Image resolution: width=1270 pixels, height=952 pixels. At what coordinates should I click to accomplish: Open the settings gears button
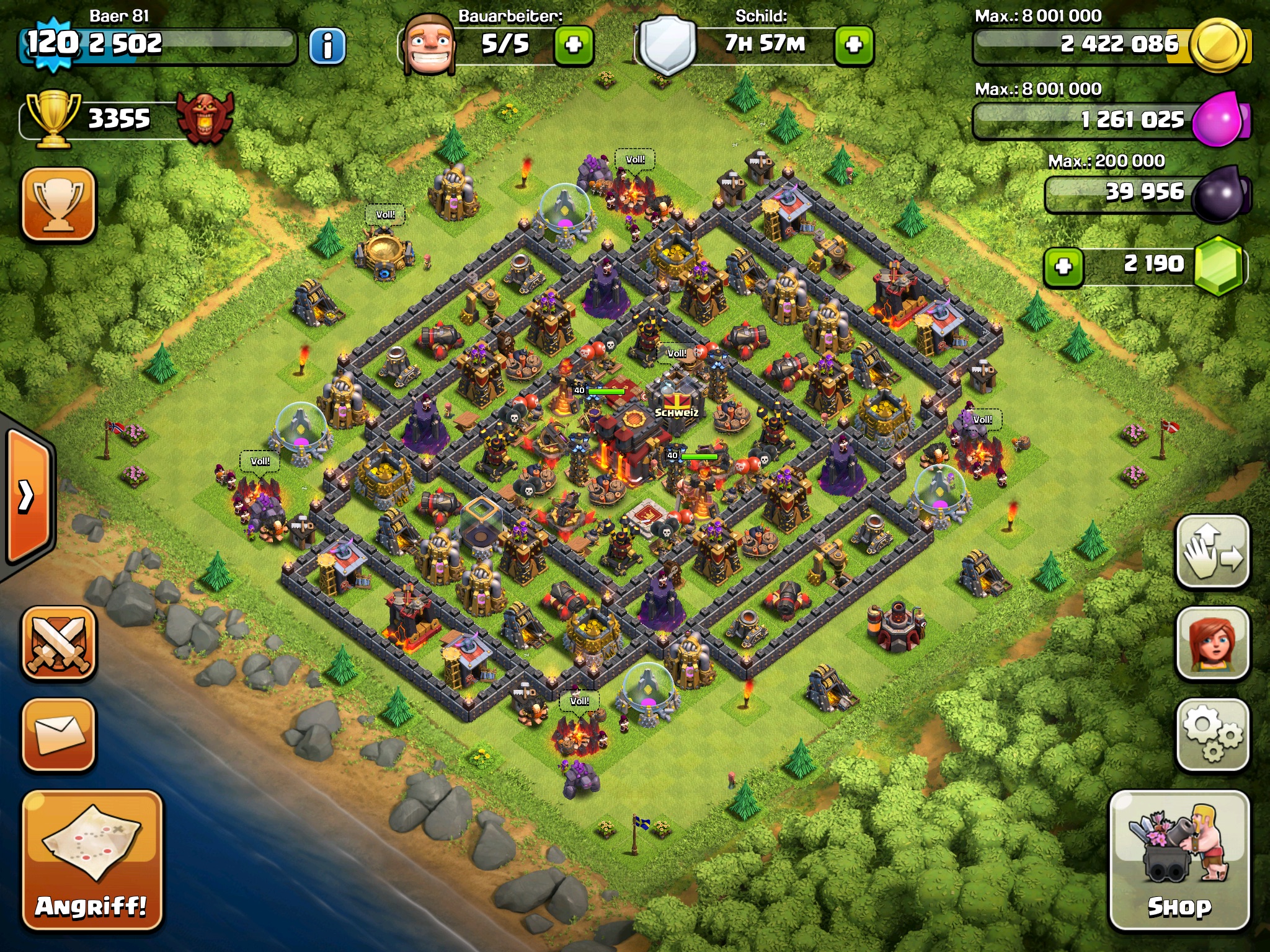tap(1212, 734)
